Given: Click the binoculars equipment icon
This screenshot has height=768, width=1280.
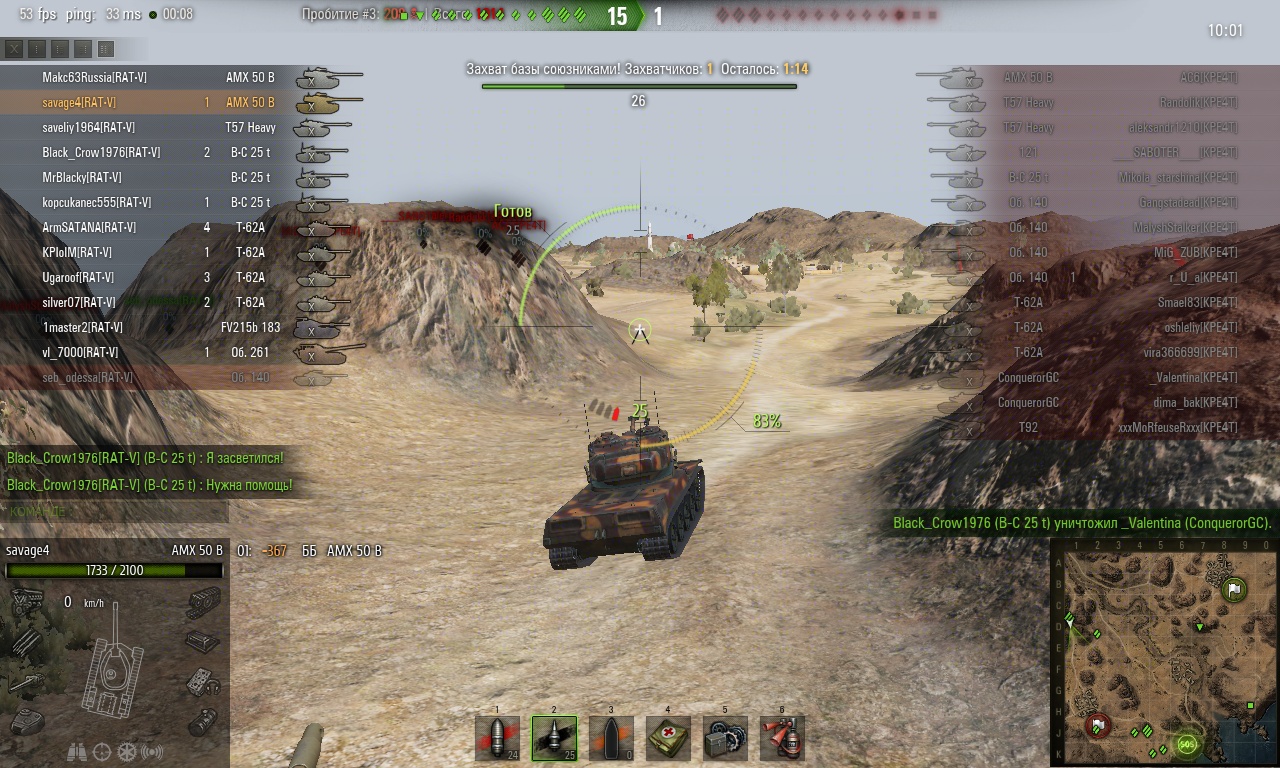Looking at the screenshot, I should [77, 751].
